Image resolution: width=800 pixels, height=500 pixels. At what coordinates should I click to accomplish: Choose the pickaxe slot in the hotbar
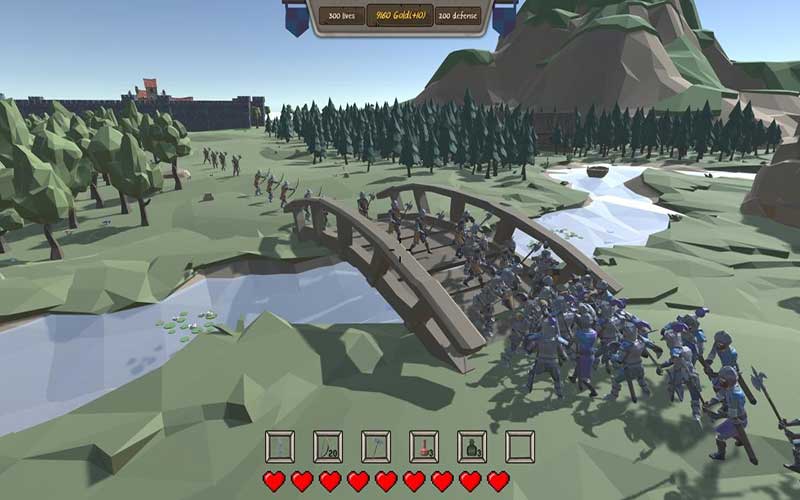(376, 446)
